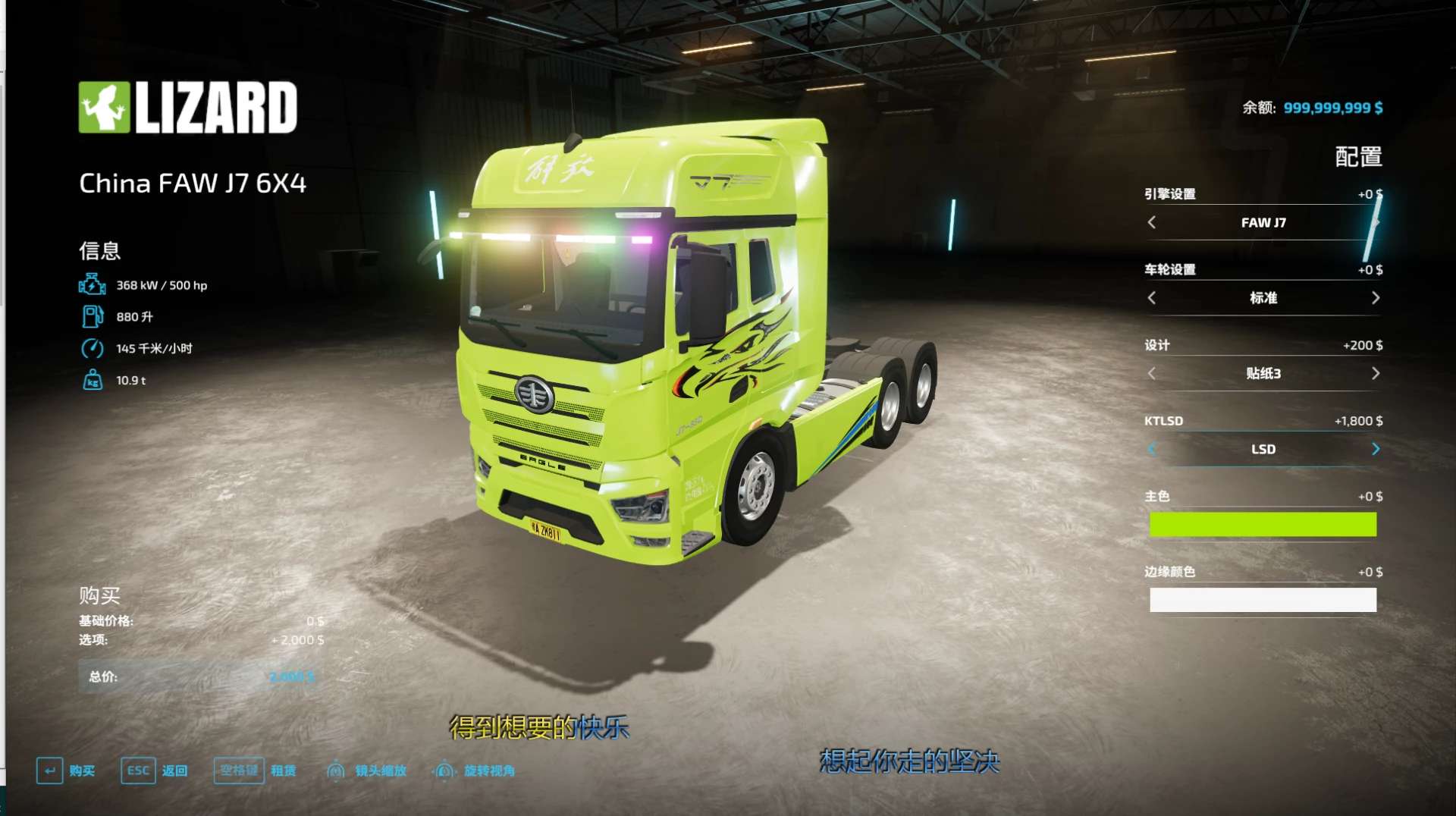This screenshot has height=816, width=1456.
Task: Switch to previous wheel setup (车轮设置)
Action: pyautogui.click(x=1152, y=298)
